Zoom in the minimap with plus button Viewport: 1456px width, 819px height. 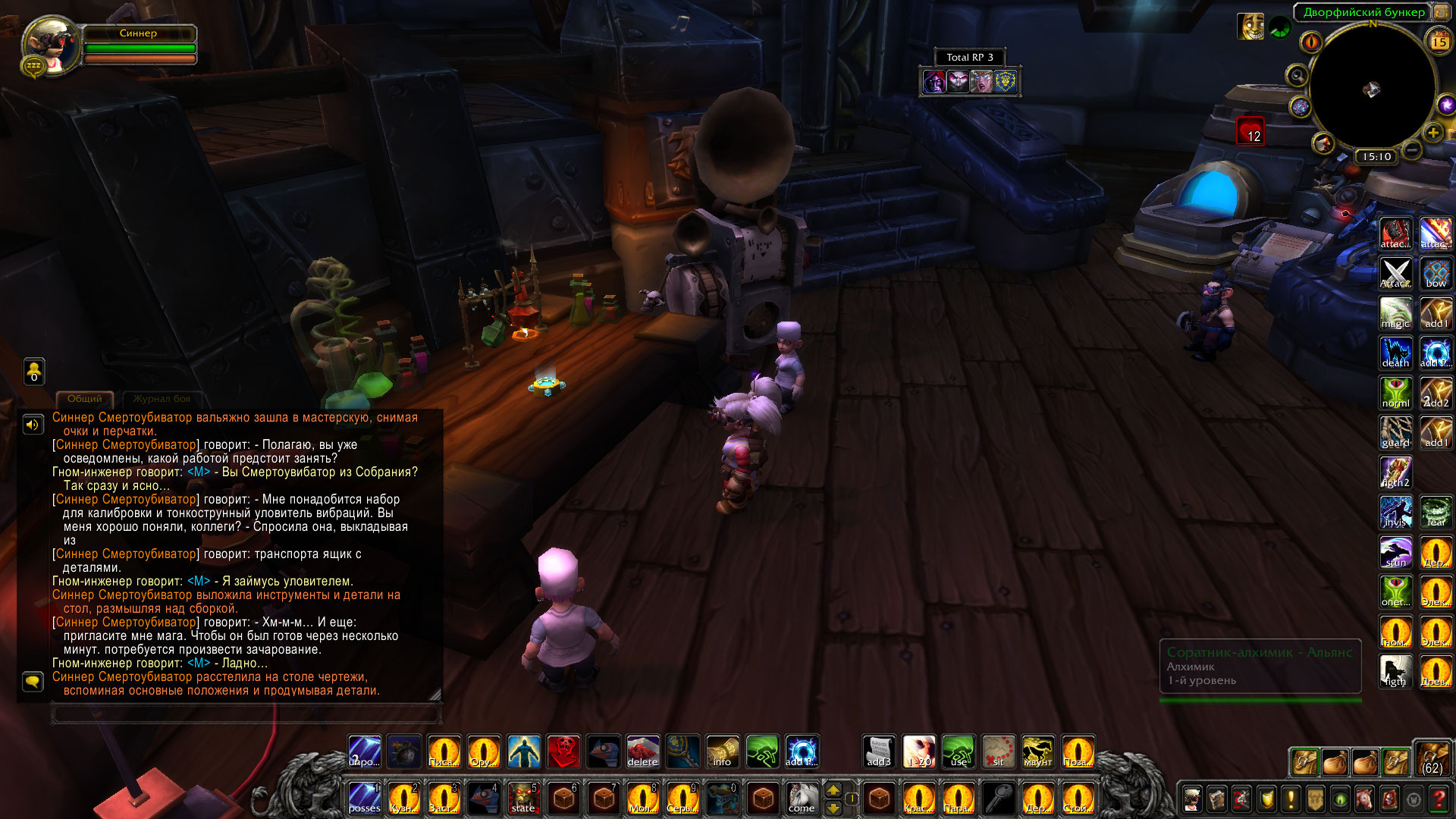point(1432,133)
